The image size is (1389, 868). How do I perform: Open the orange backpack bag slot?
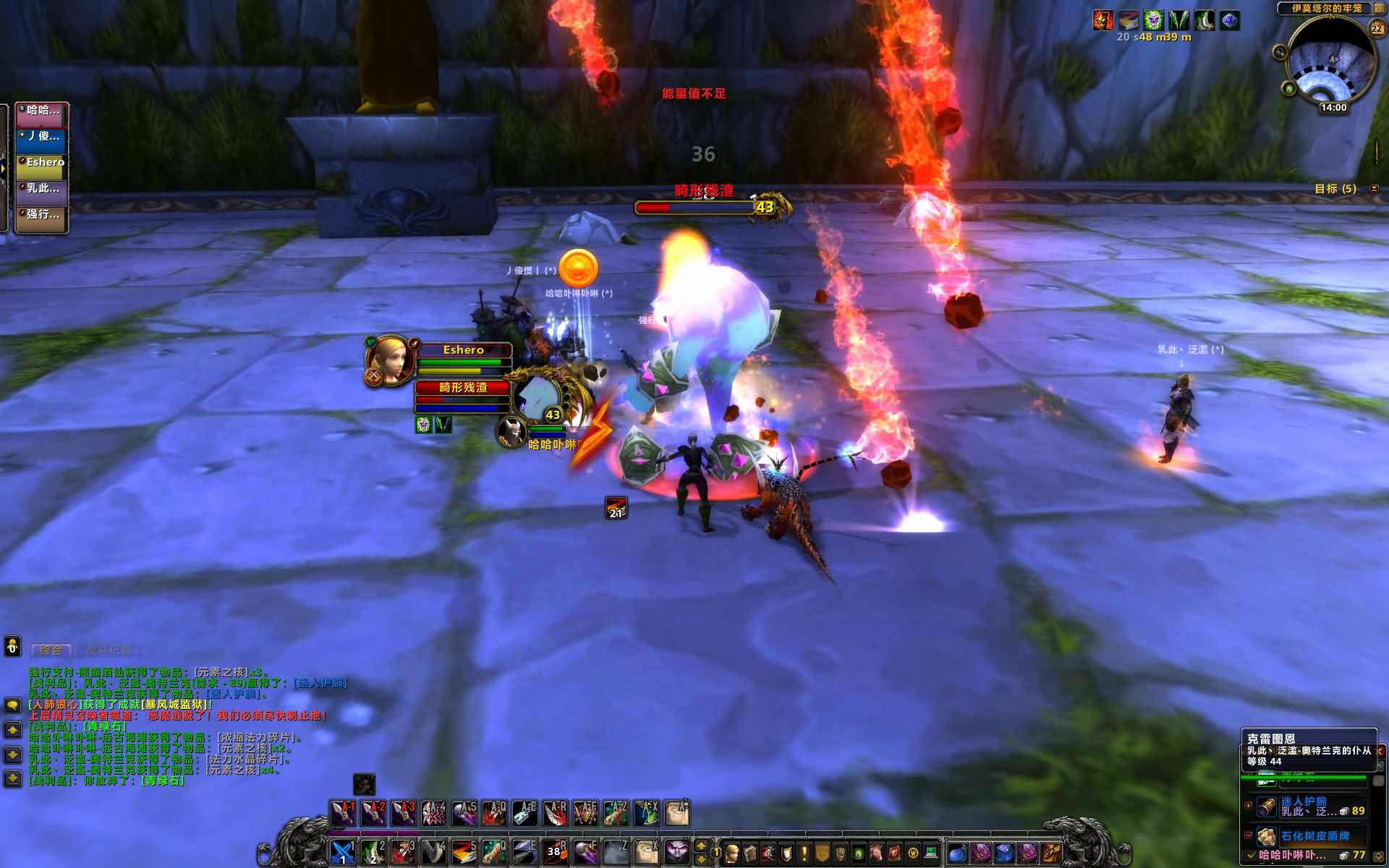(1051, 853)
